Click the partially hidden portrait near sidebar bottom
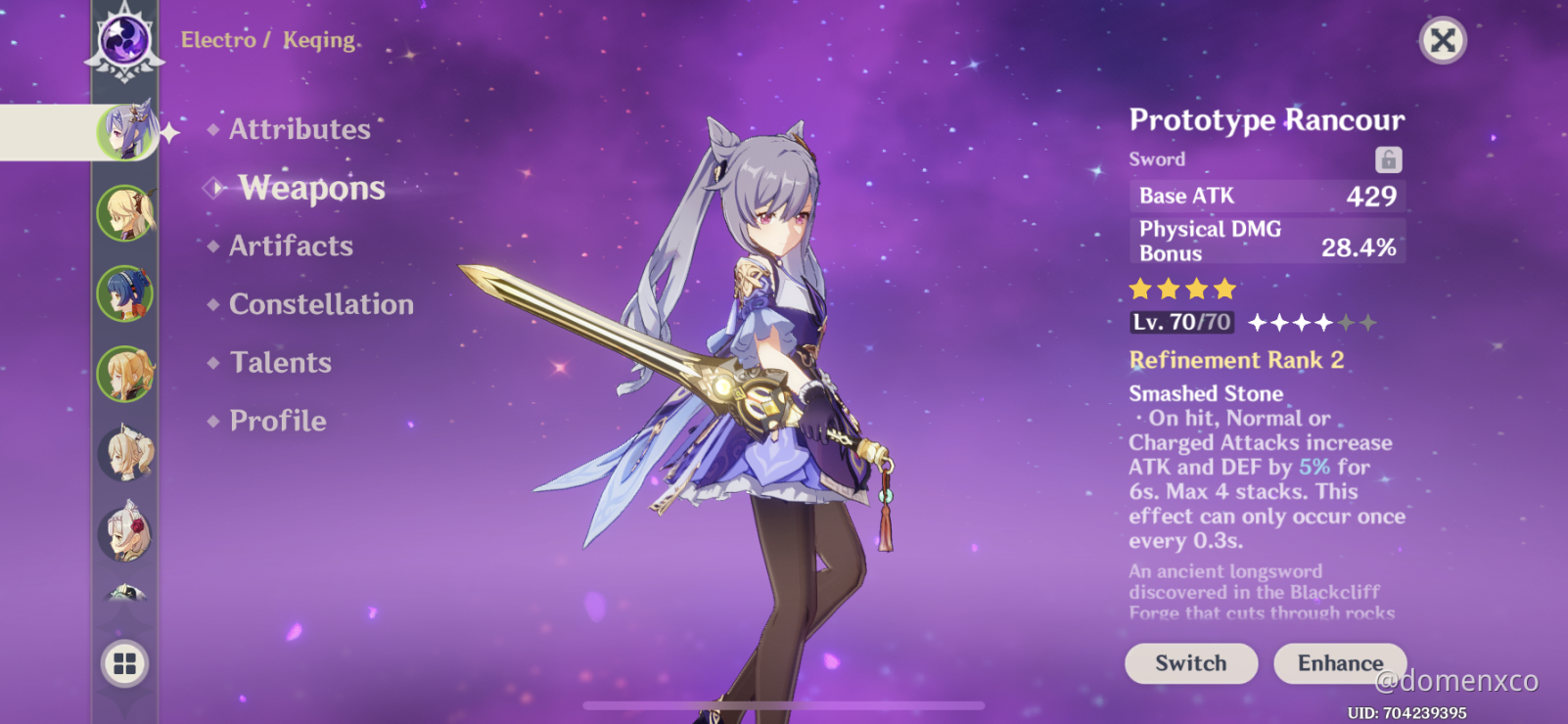Image resolution: width=1568 pixels, height=724 pixels. coord(127,597)
